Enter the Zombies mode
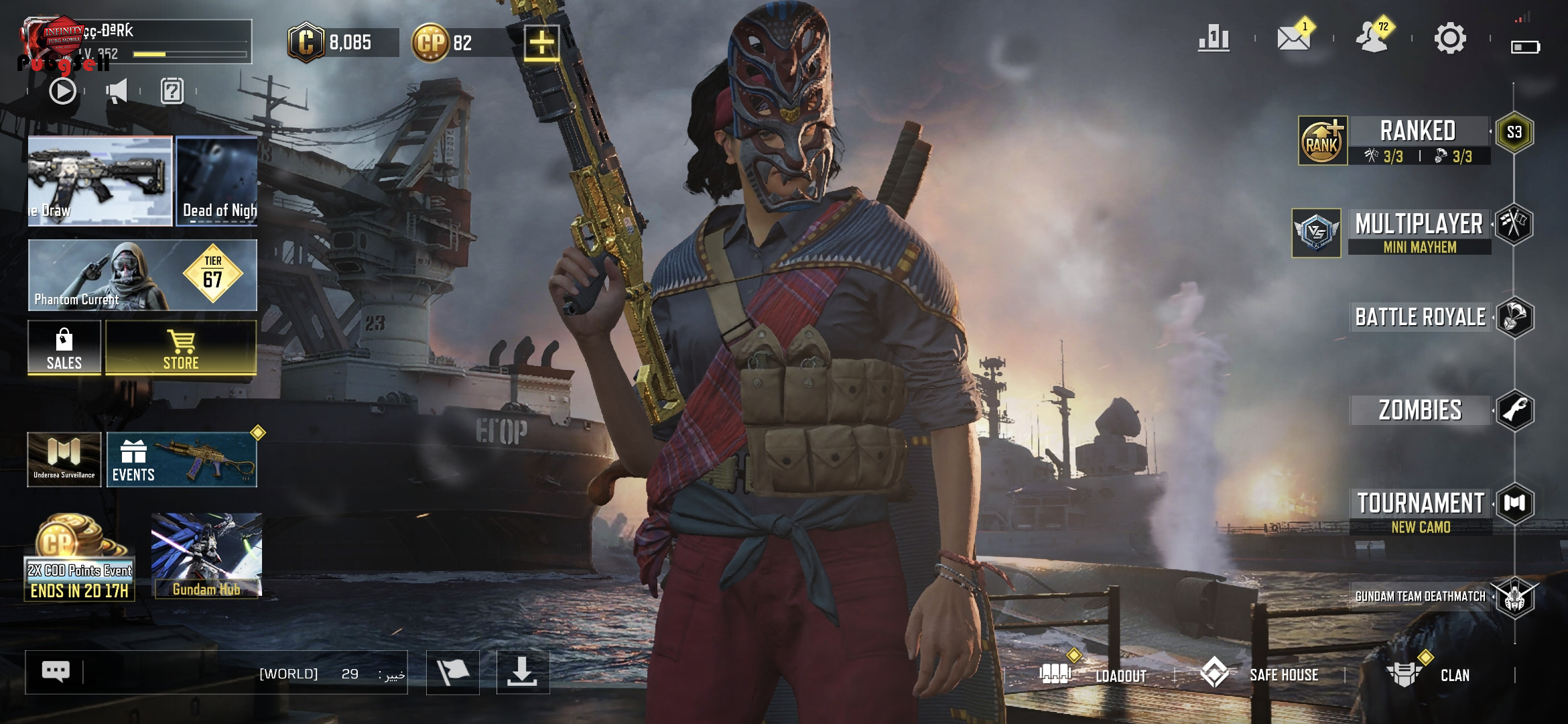Image resolution: width=1568 pixels, height=724 pixels. tap(1420, 410)
